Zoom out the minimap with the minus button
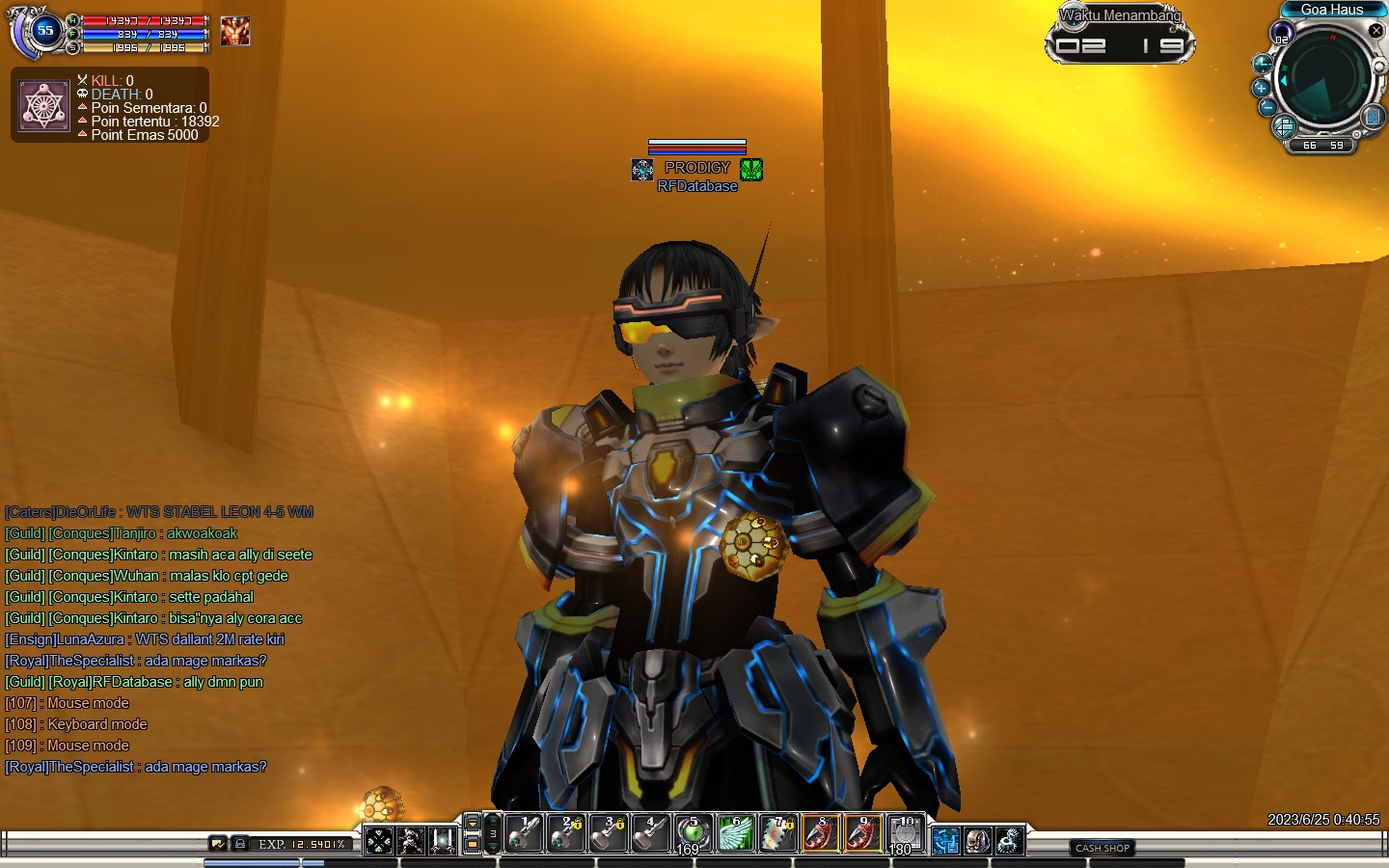Image resolution: width=1389 pixels, height=868 pixels. (x=1267, y=107)
